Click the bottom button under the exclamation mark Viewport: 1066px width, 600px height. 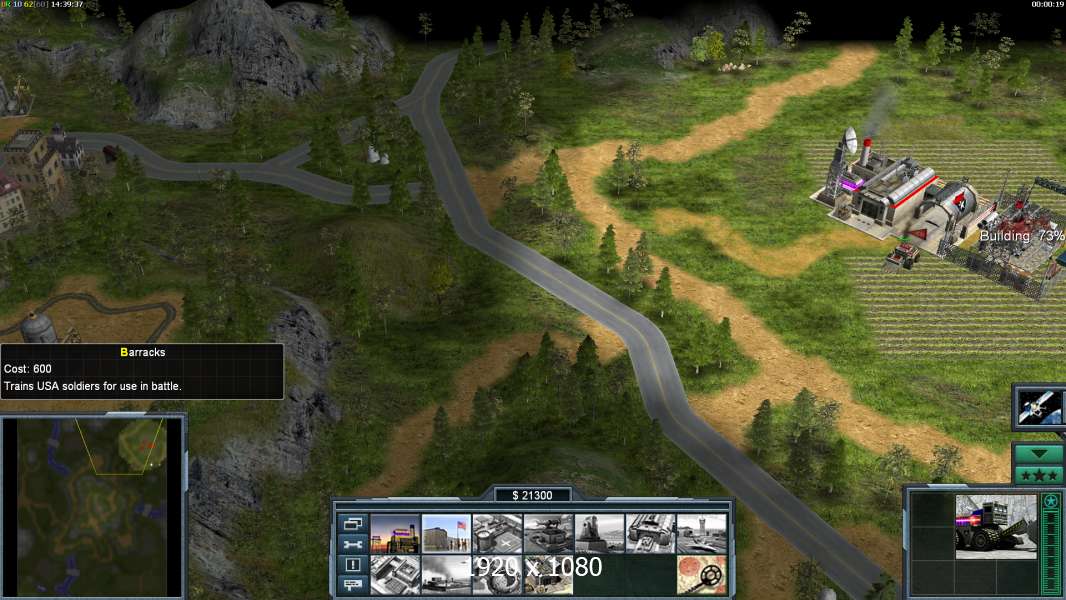352,585
